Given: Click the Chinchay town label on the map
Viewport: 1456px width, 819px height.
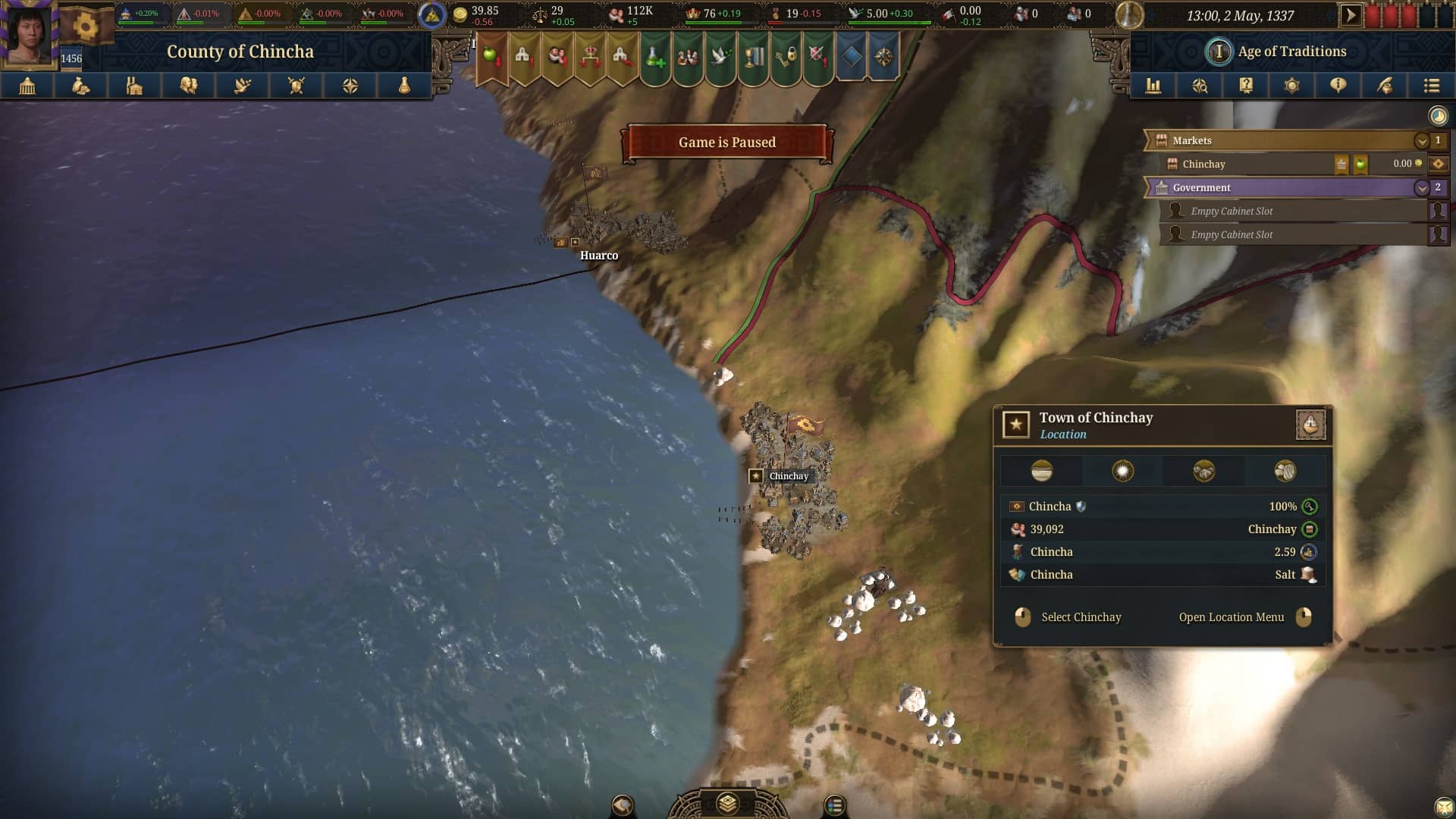Looking at the screenshot, I should pyautogui.click(x=788, y=476).
